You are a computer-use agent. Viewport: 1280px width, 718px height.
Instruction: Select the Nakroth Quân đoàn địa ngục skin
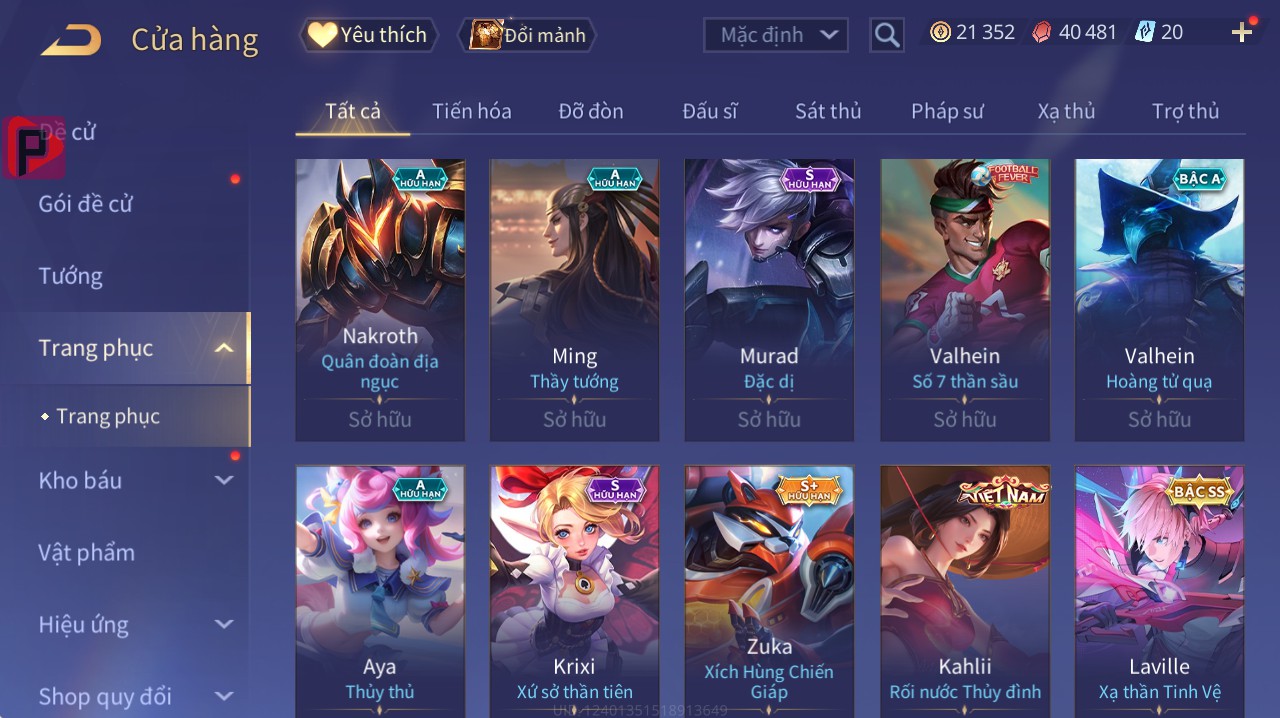pos(380,300)
